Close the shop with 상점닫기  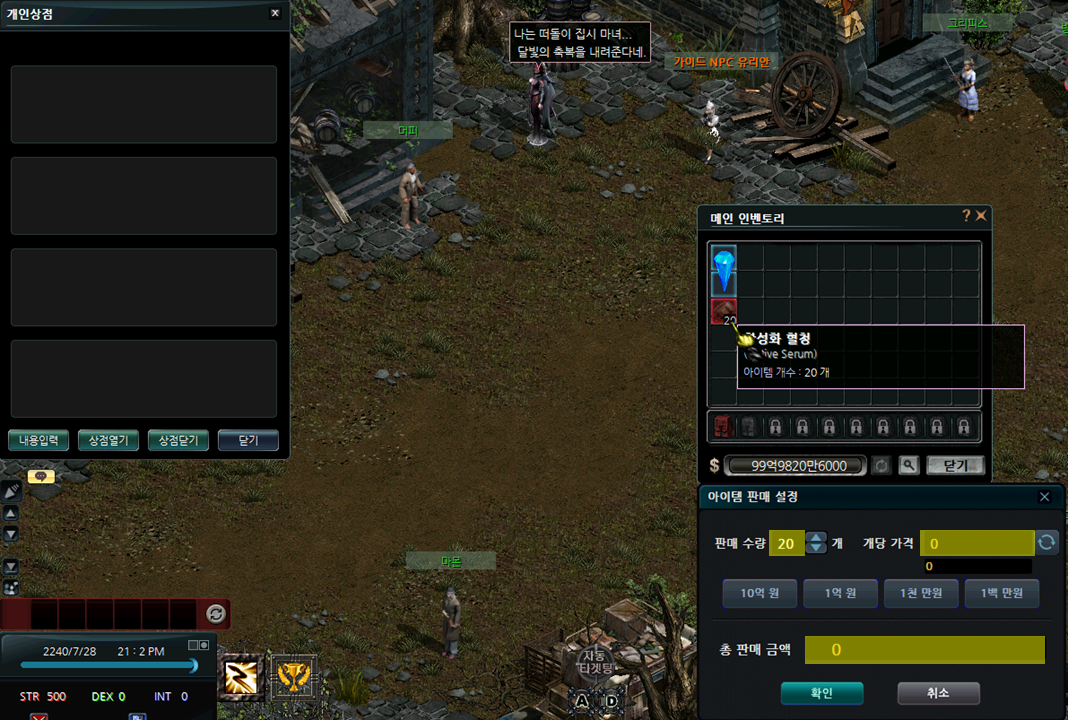(x=178, y=440)
